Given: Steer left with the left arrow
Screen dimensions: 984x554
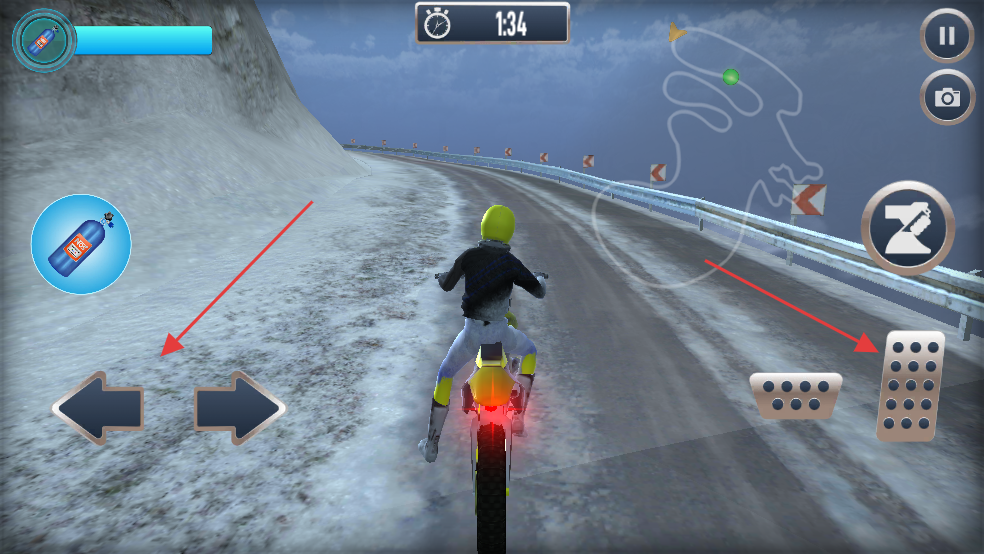Looking at the screenshot, I should coord(98,408).
